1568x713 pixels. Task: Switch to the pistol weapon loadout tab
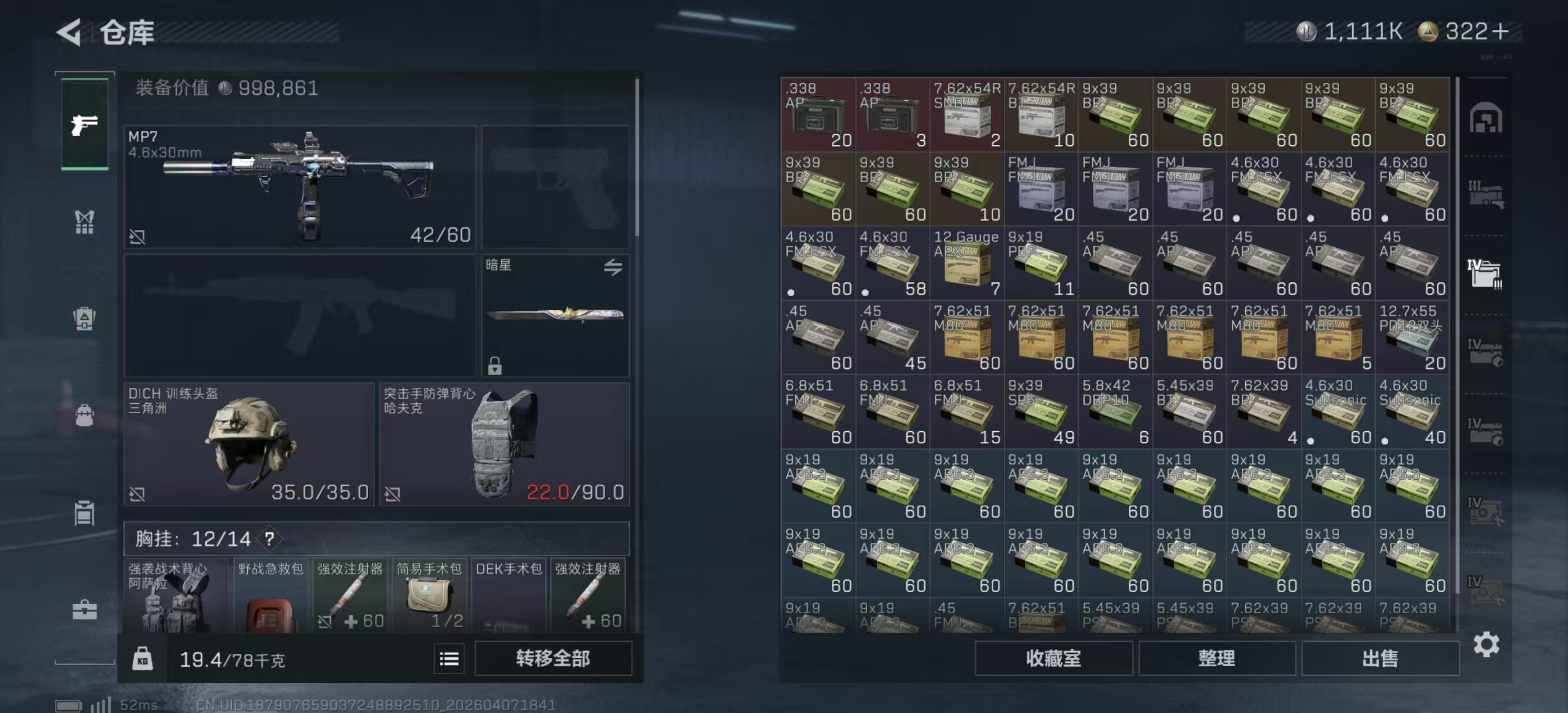pos(85,124)
